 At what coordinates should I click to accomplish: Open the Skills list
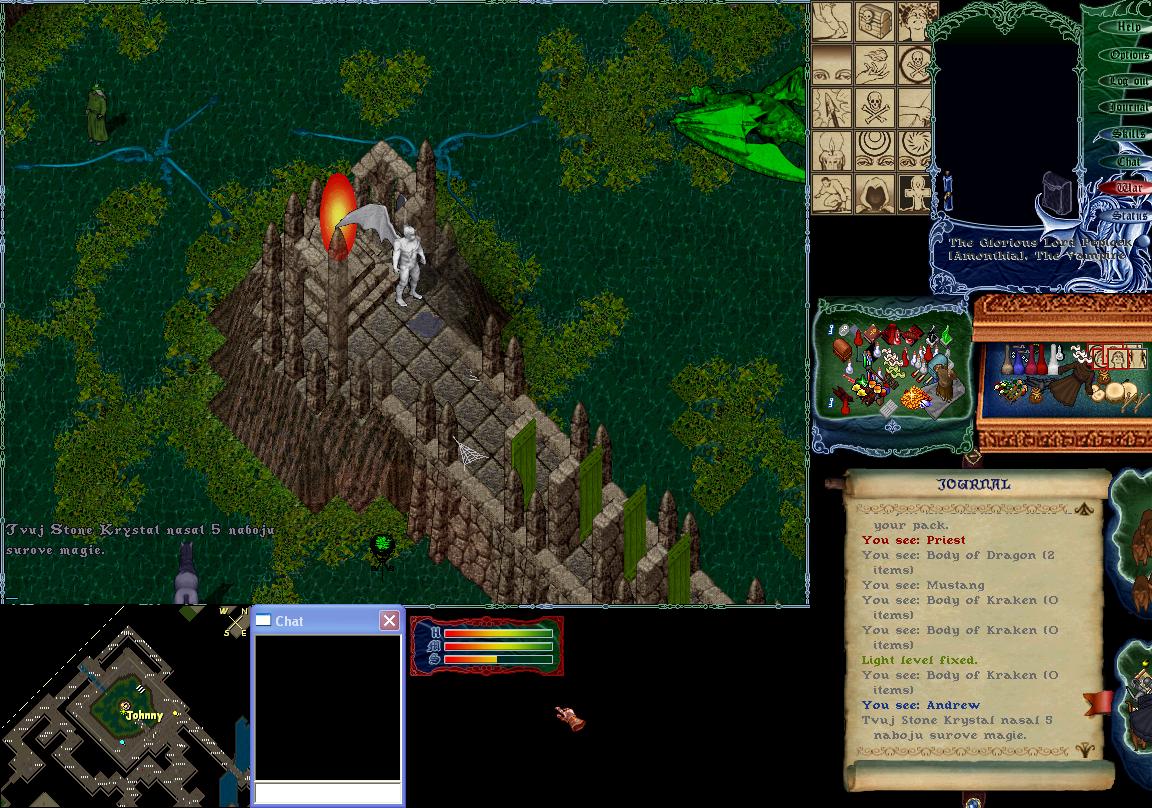[1128, 134]
